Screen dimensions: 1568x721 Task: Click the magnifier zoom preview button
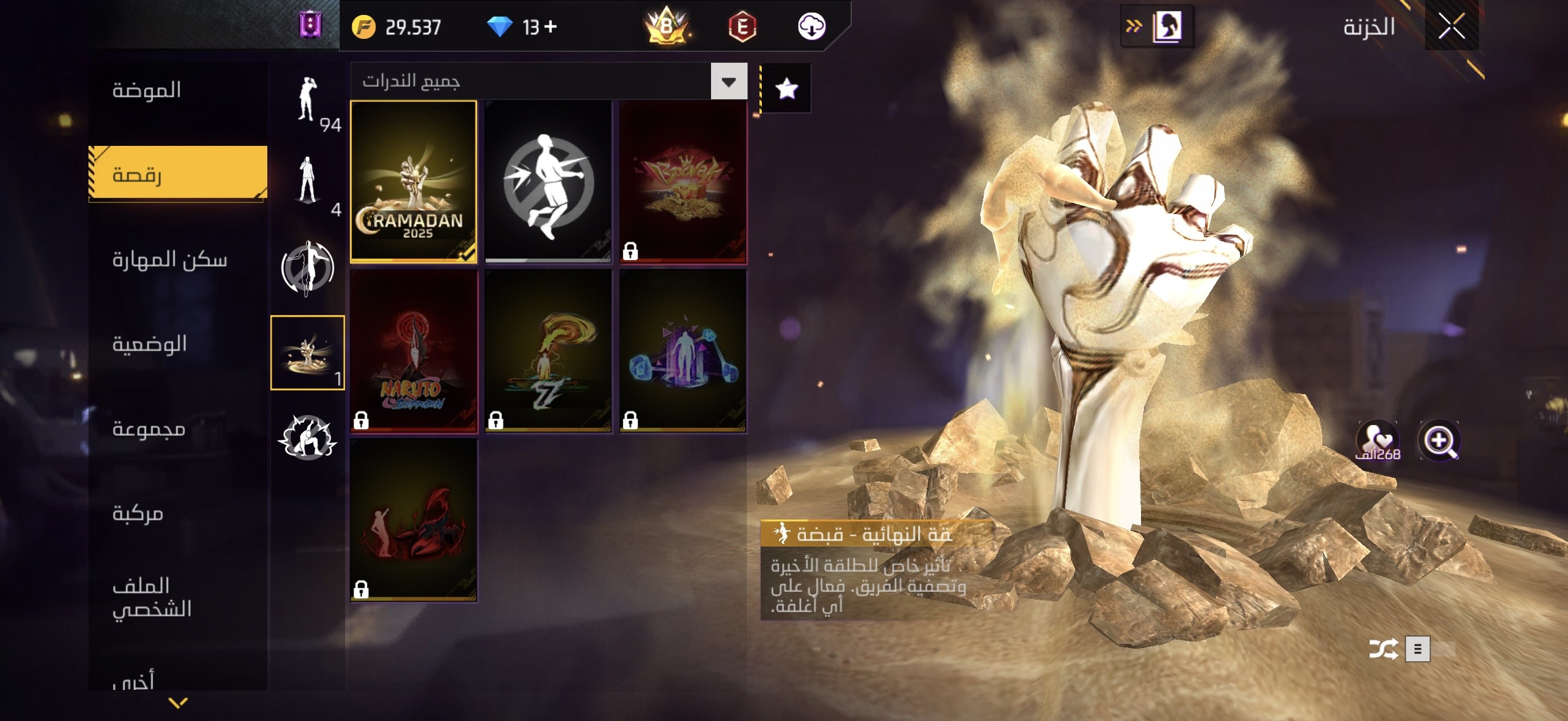(x=1439, y=441)
